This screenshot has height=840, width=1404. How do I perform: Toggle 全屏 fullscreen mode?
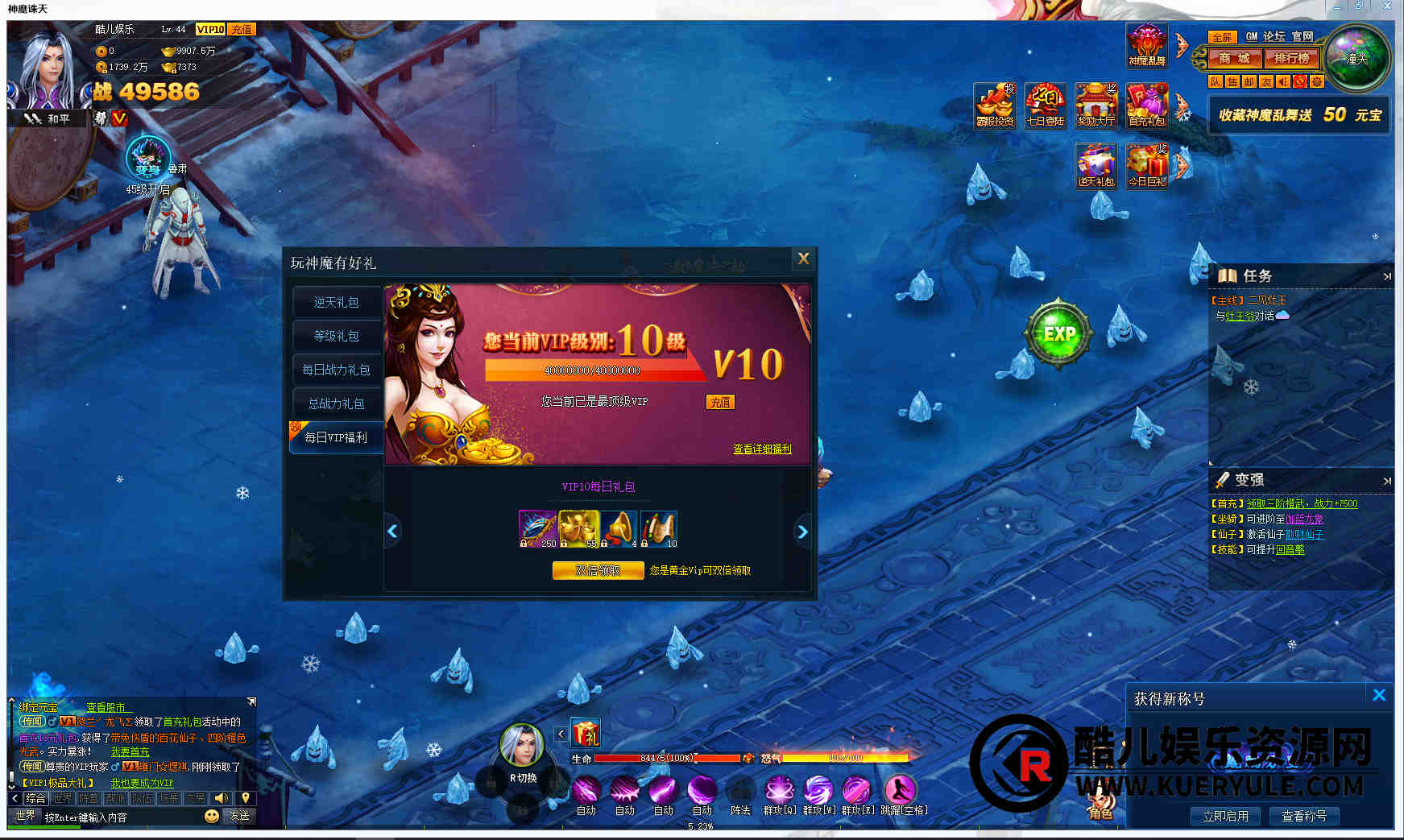pyautogui.click(x=1222, y=37)
